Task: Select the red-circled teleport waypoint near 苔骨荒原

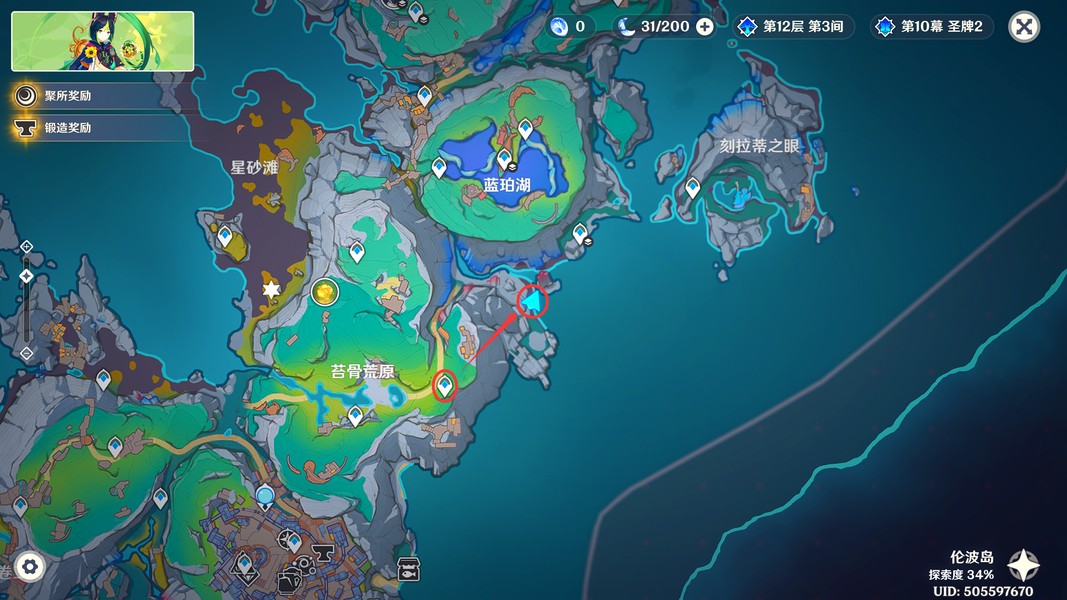Action: [445, 385]
